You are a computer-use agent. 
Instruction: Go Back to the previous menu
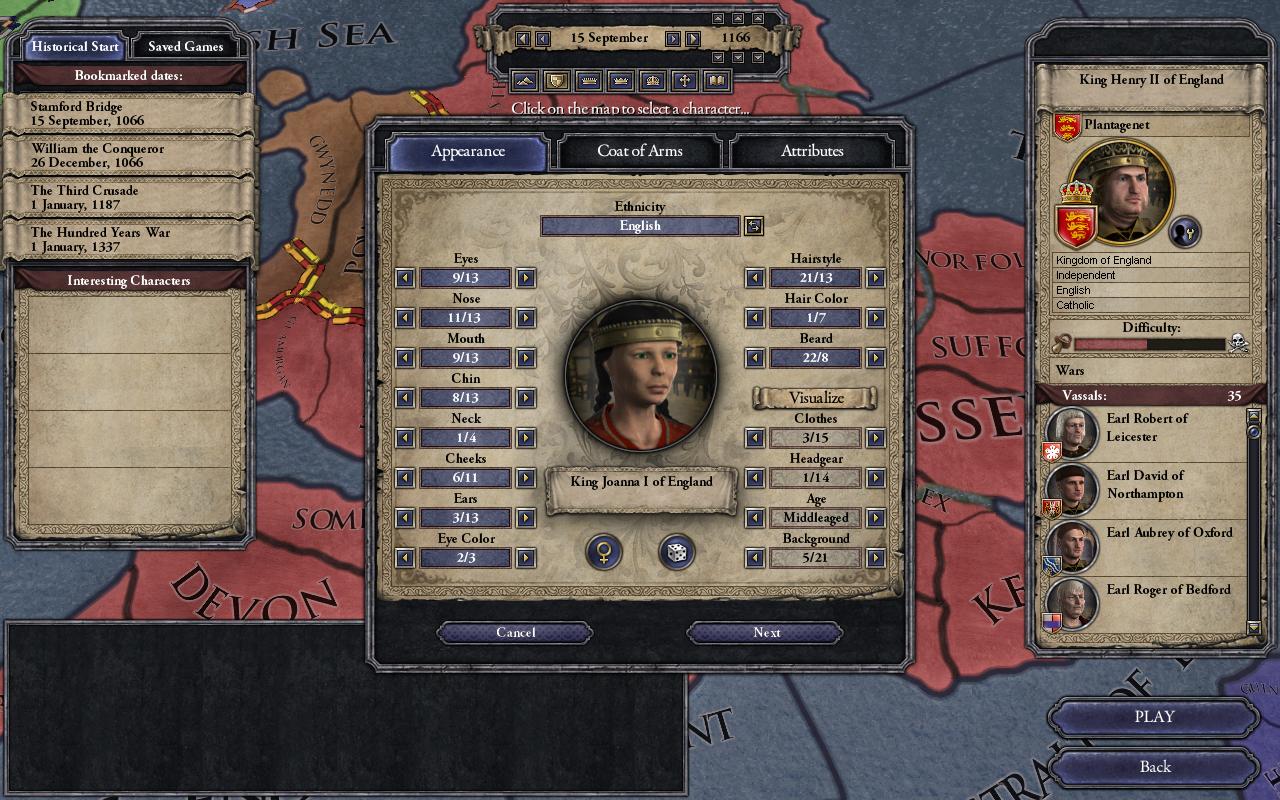[1154, 767]
